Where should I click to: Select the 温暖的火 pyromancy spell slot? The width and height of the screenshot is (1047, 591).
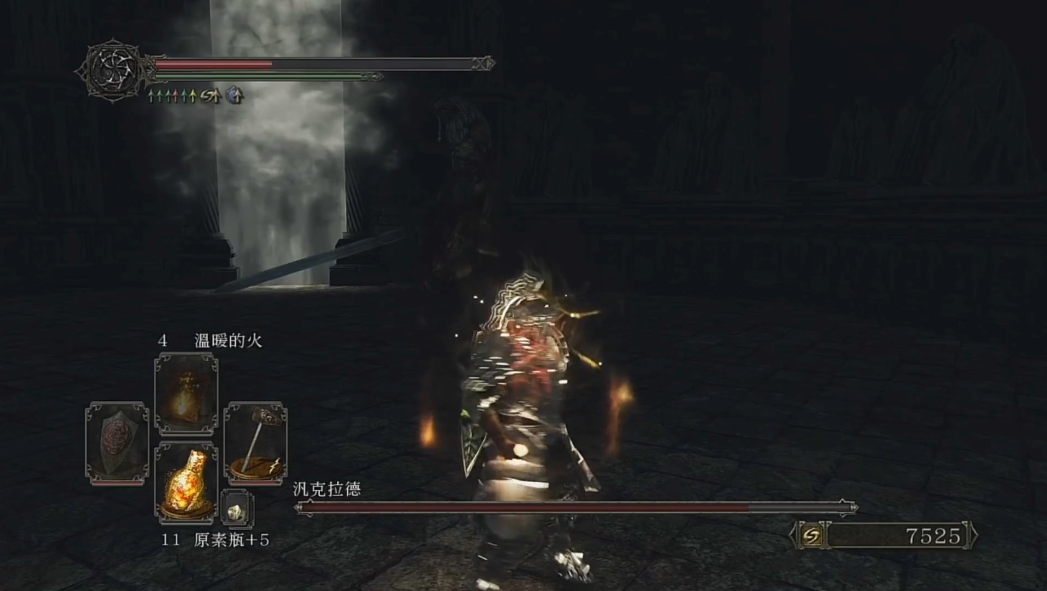tap(186, 393)
